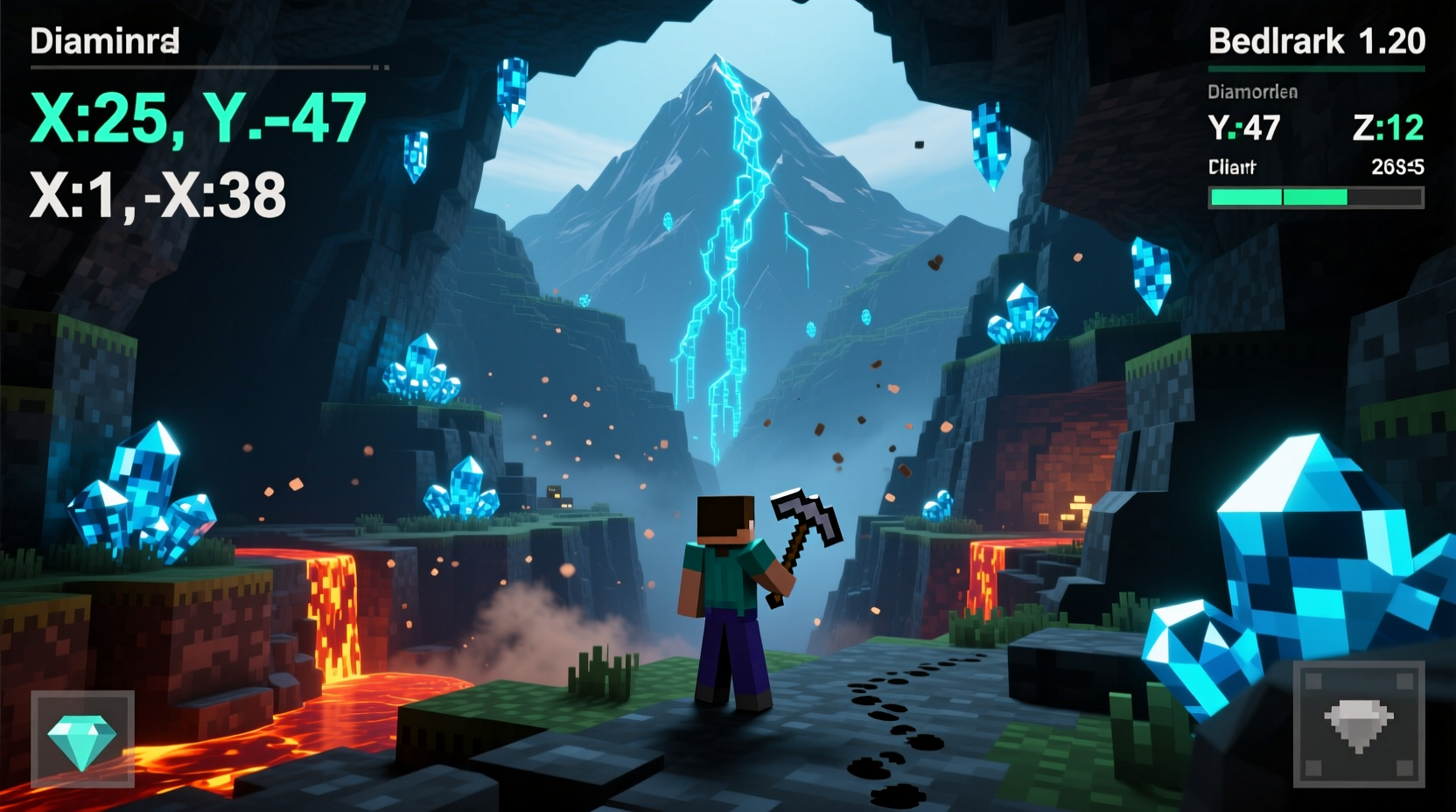Click the gray diamond button
The height and width of the screenshot is (812, 1456).
pos(1358,724)
